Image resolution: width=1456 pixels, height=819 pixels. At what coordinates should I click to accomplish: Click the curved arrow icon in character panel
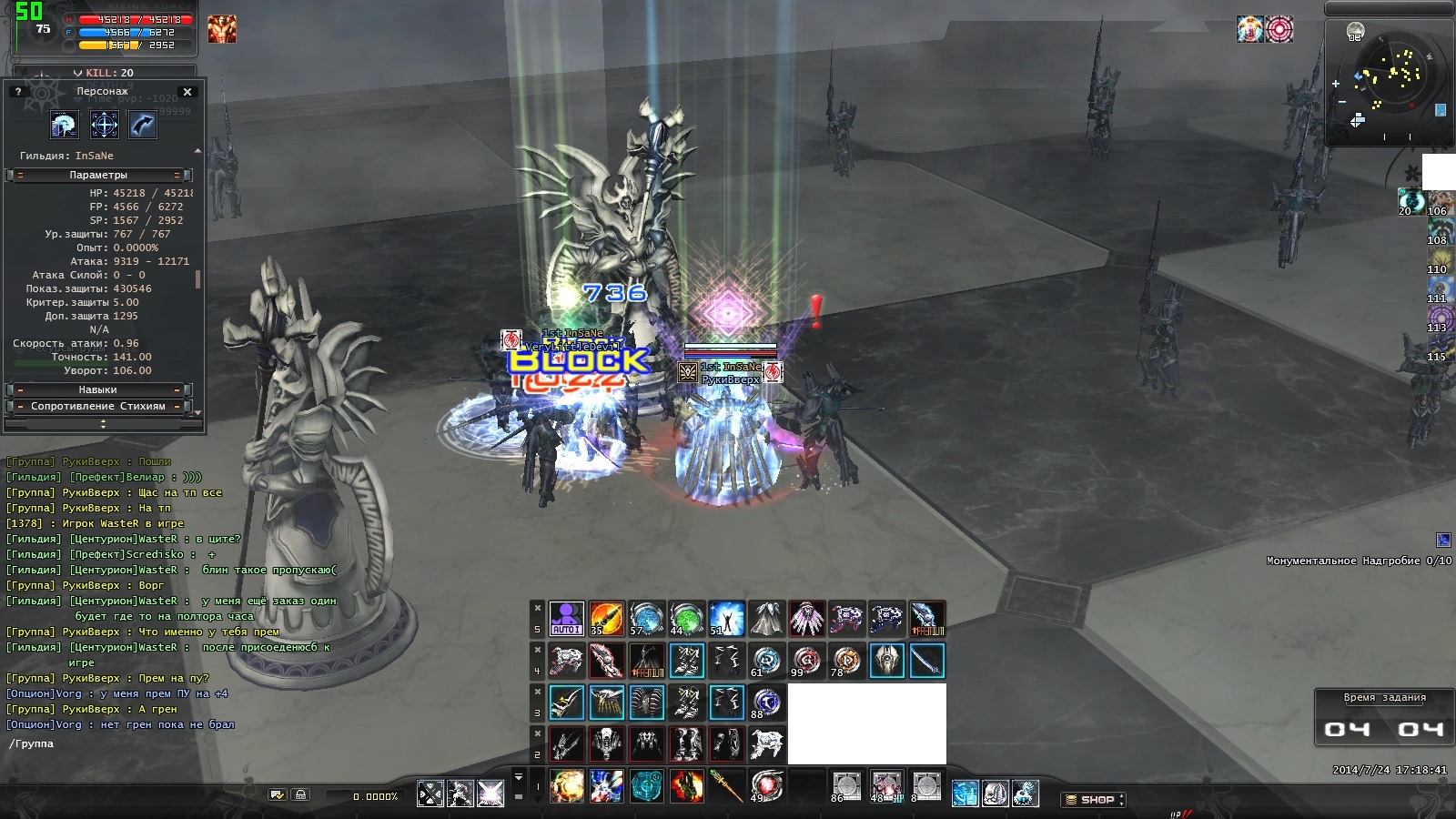(x=143, y=125)
